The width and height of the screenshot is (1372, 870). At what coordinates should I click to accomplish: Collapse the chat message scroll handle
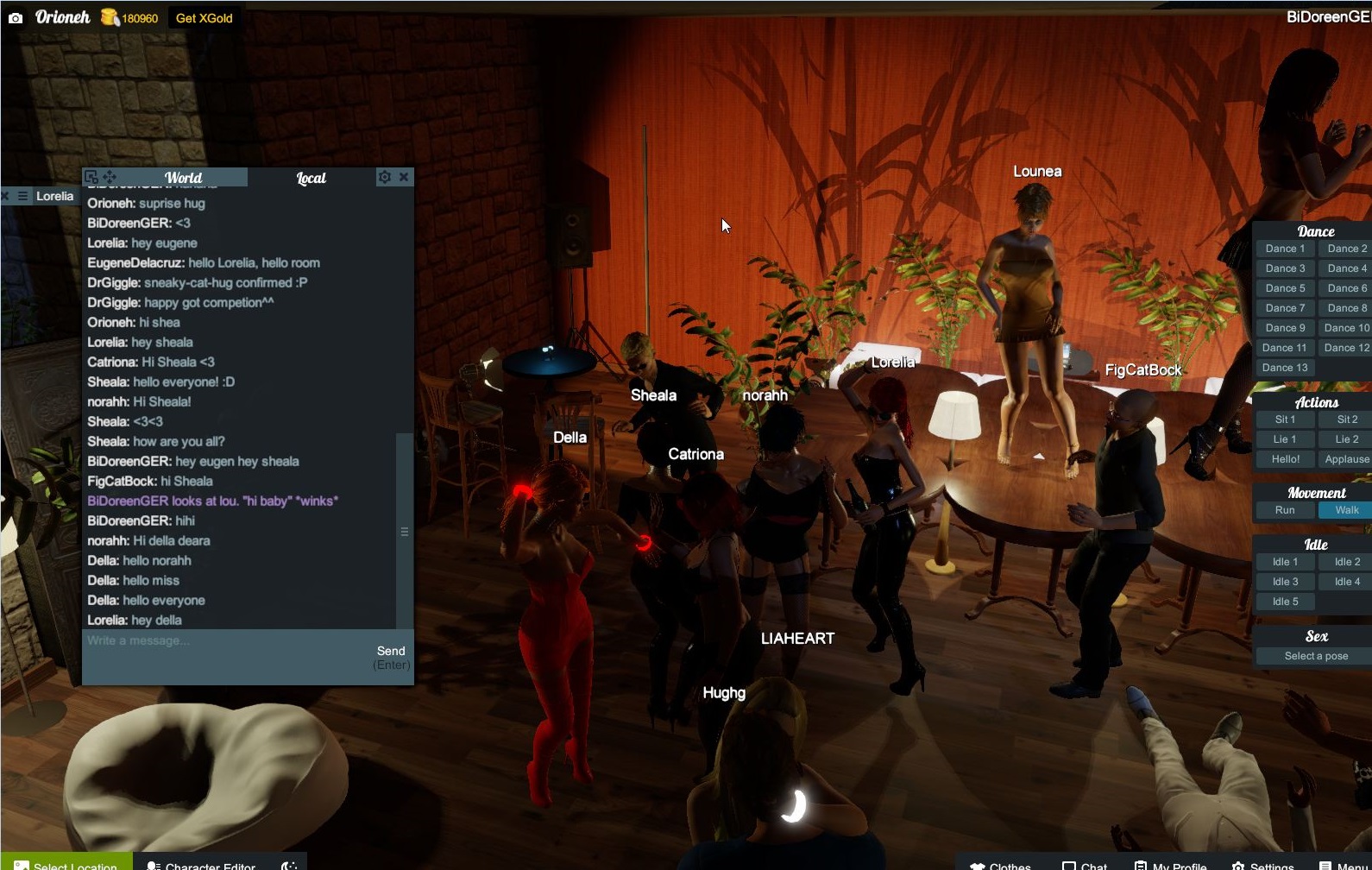pyautogui.click(x=404, y=532)
